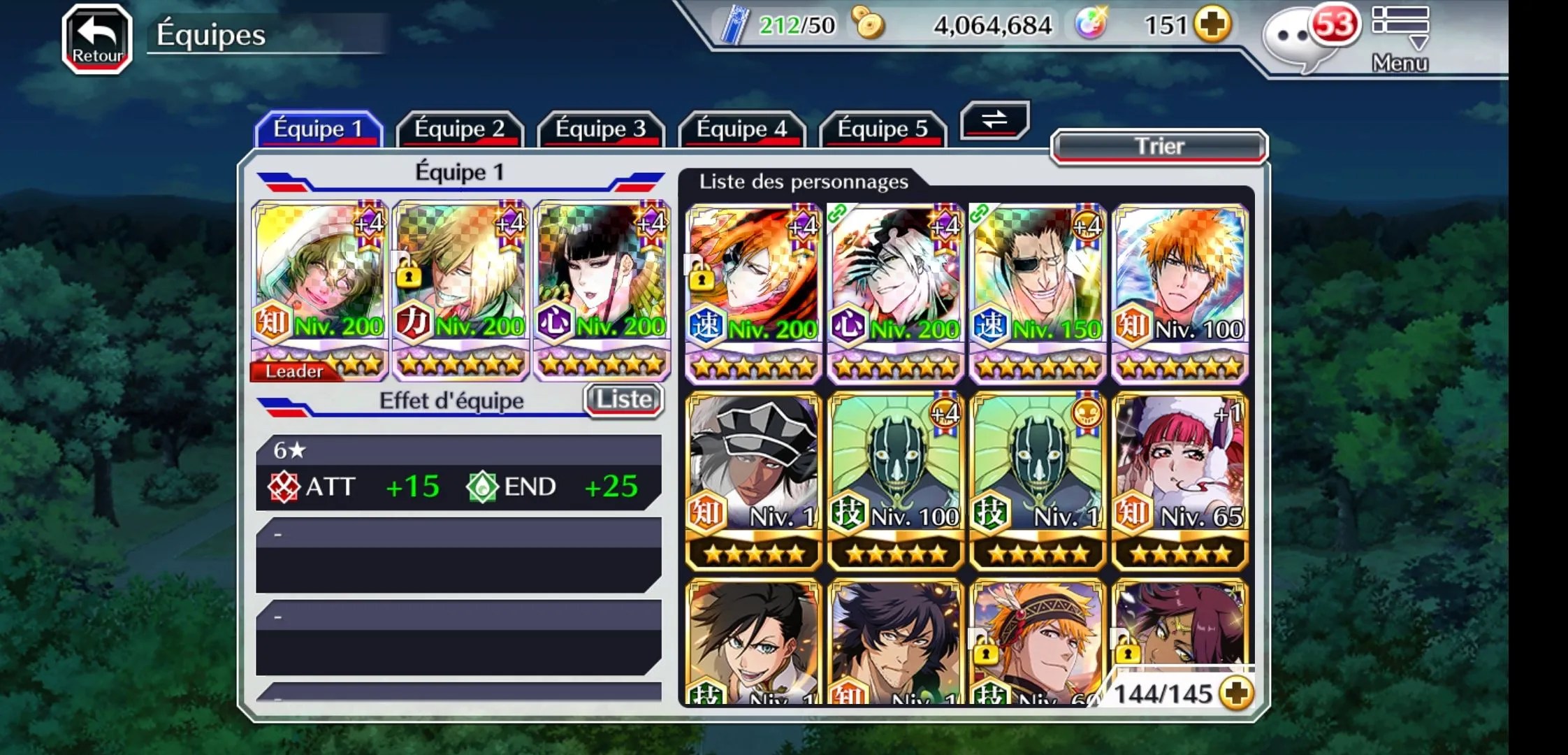This screenshot has height=755, width=1568.
Task: Select the white-haired Niv. 200 purple-attribute character
Action: [895, 292]
